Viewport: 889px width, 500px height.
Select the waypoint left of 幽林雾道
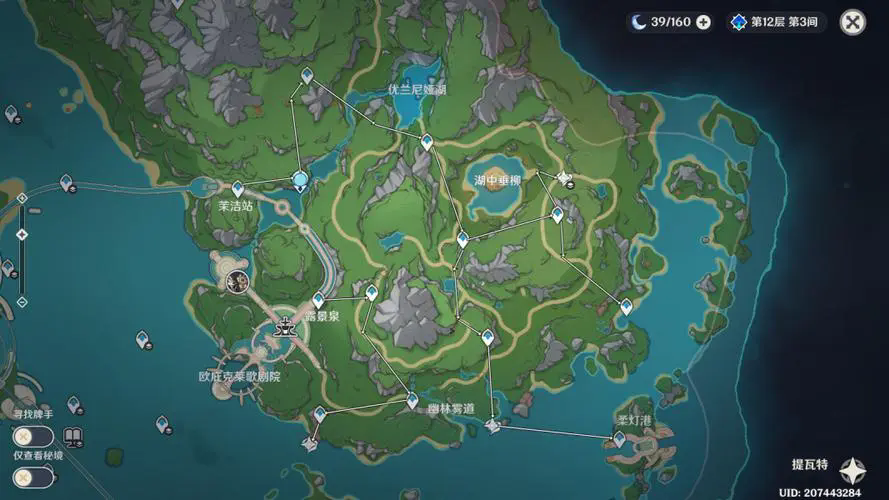point(412,400)
